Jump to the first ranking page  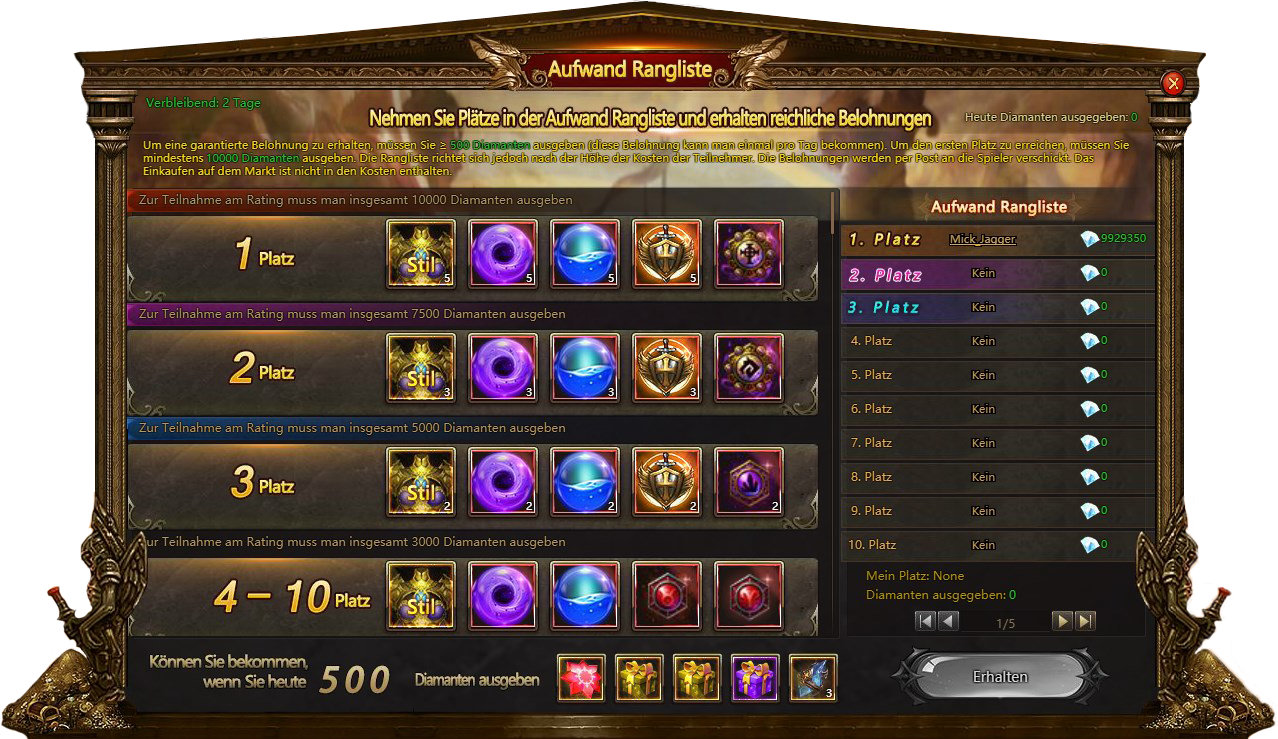click(925, 621)
